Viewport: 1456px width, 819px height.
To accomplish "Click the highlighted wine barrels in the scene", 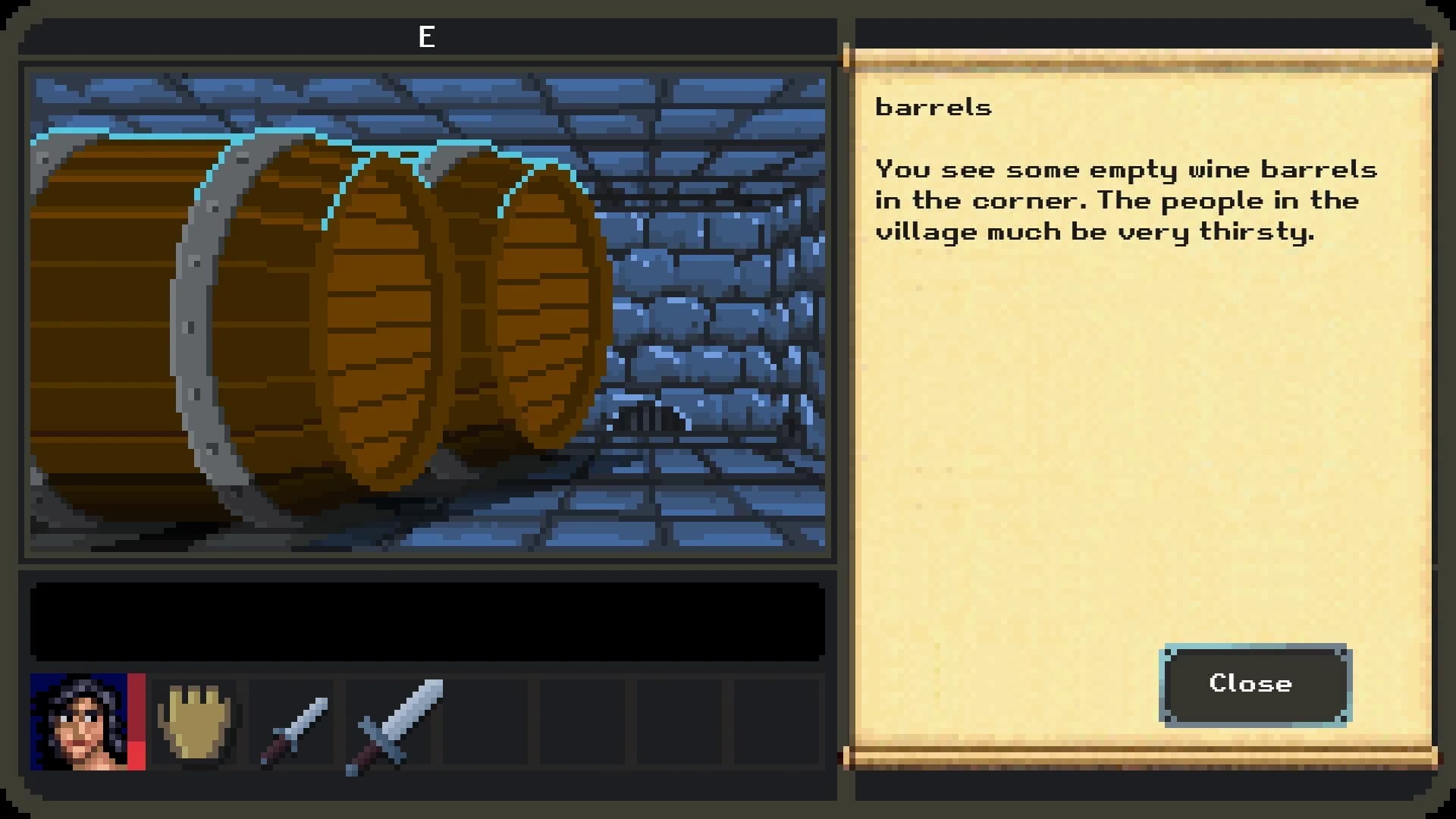I will click(x=303, y=318).
